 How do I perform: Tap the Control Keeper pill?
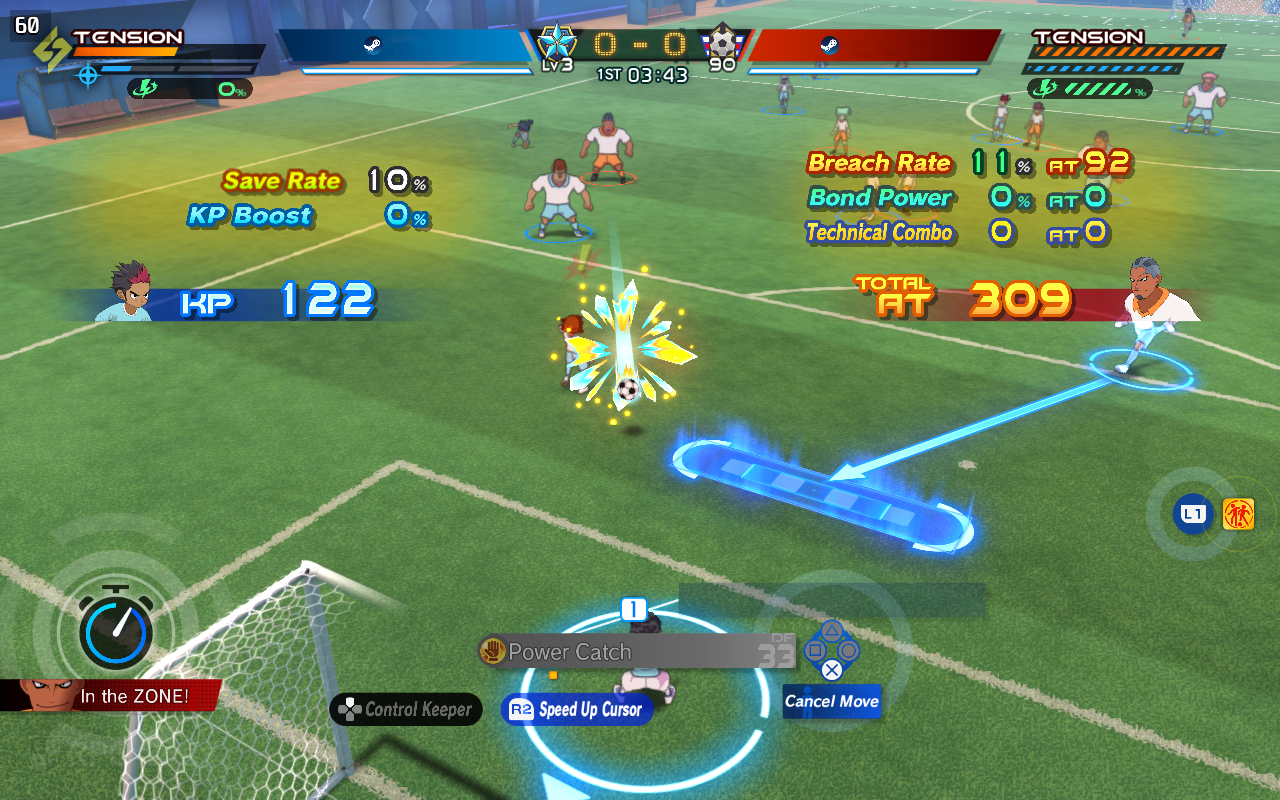(x=406, y=710)
